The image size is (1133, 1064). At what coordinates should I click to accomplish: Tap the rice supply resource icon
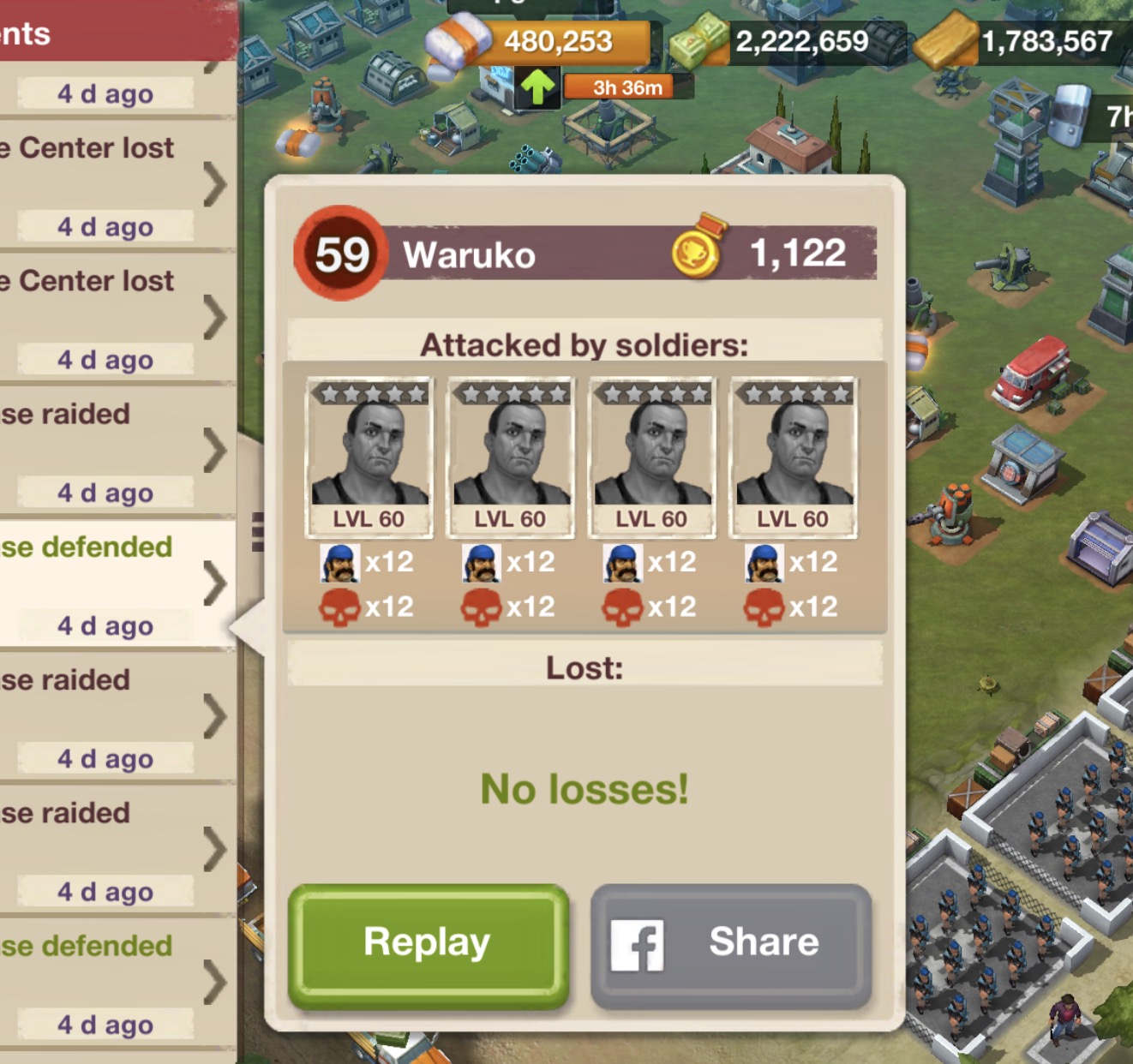tap(457, 43)
